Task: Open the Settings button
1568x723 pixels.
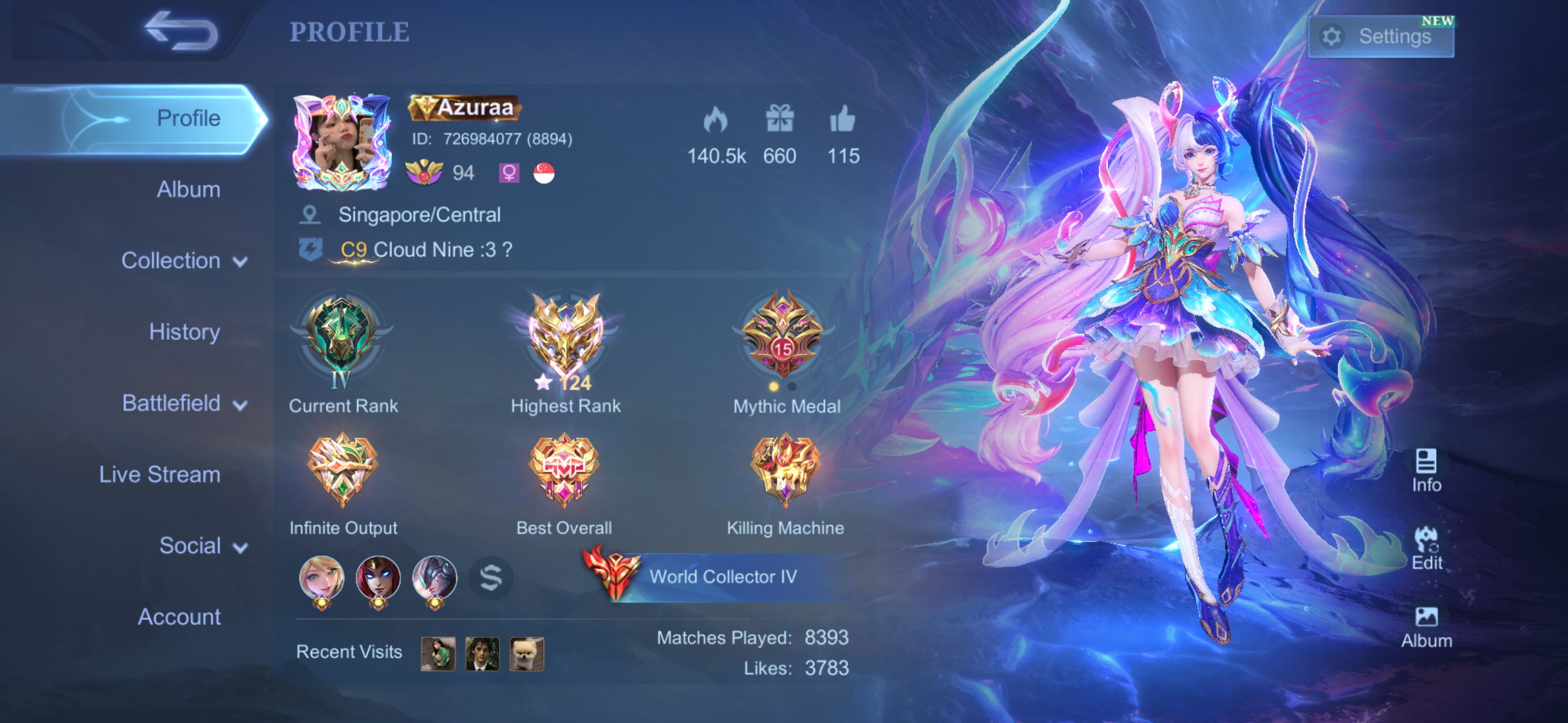Action: (x=1380, y=36)
